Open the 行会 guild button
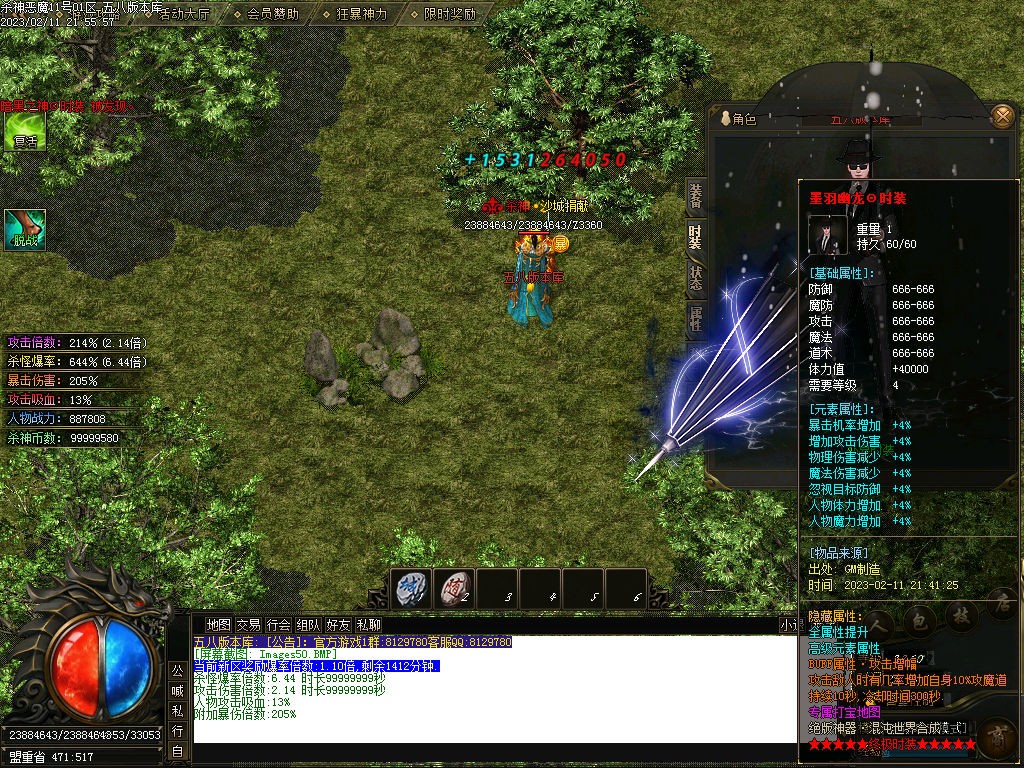 (x=278, y=624)
